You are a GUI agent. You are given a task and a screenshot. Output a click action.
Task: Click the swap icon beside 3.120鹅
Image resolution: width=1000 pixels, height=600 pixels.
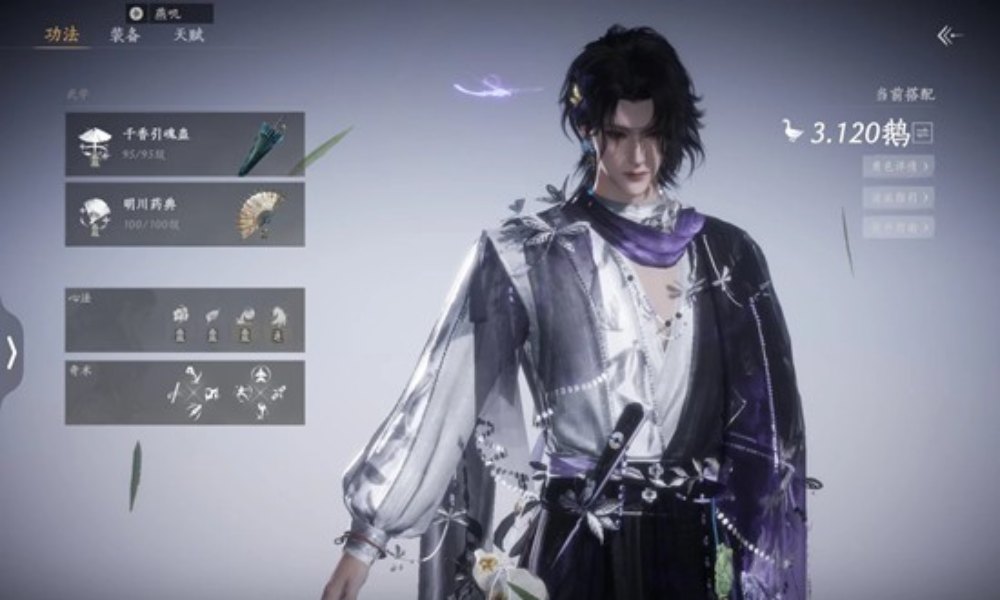(923, 132)
